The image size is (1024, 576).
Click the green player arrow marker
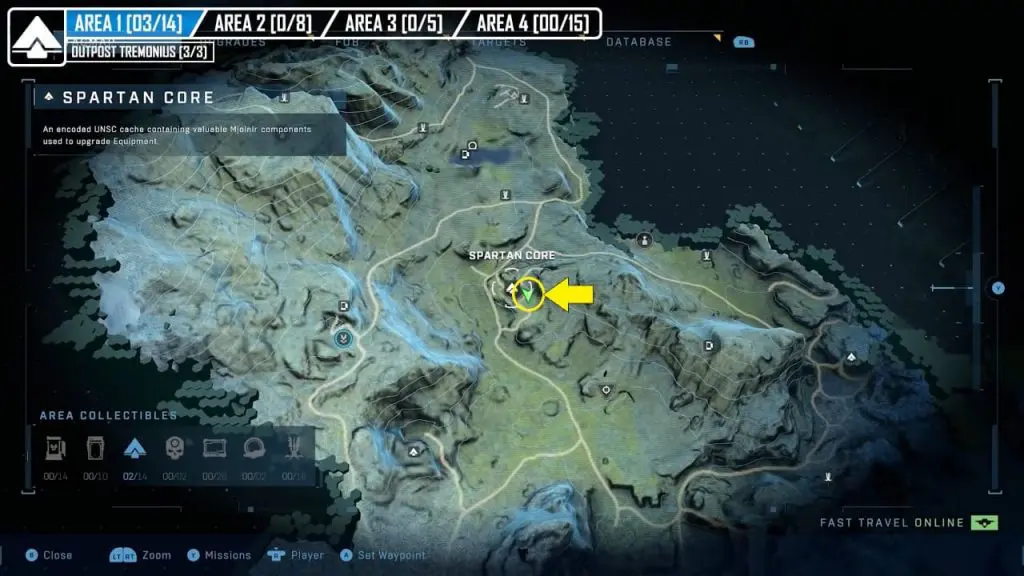pos(527,294)
